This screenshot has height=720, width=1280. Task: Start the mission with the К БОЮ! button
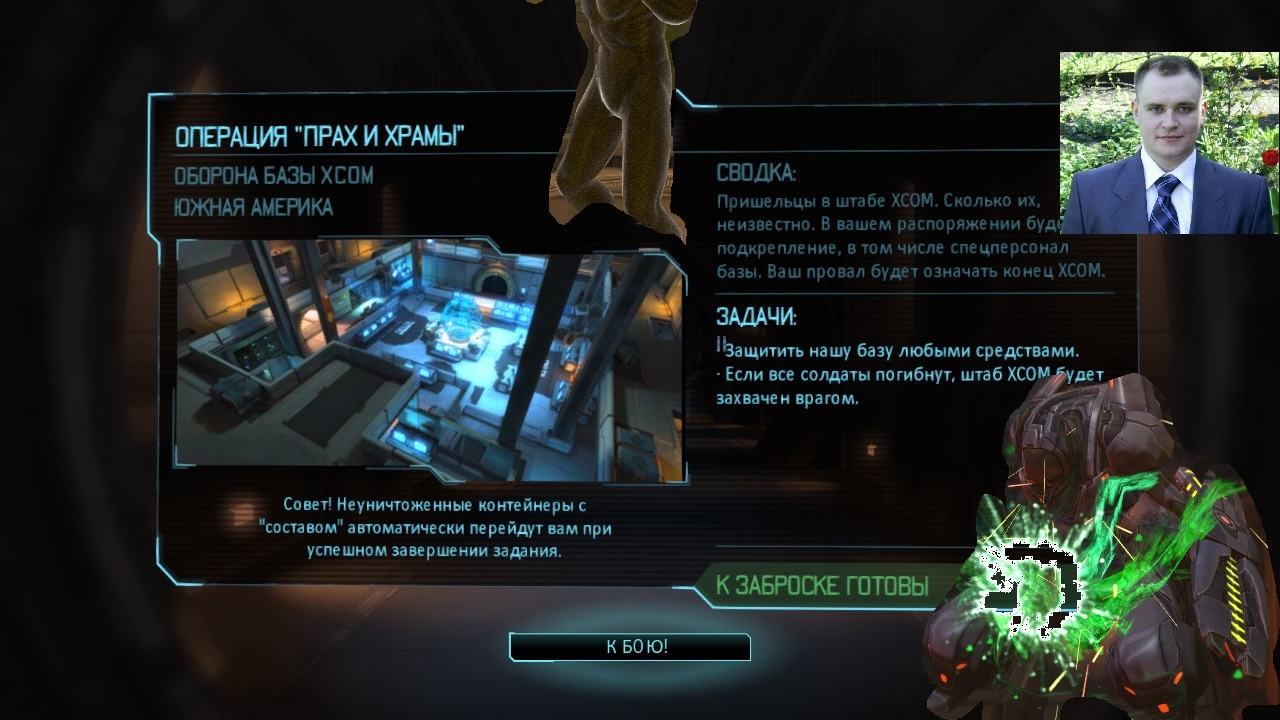point(630,647)
